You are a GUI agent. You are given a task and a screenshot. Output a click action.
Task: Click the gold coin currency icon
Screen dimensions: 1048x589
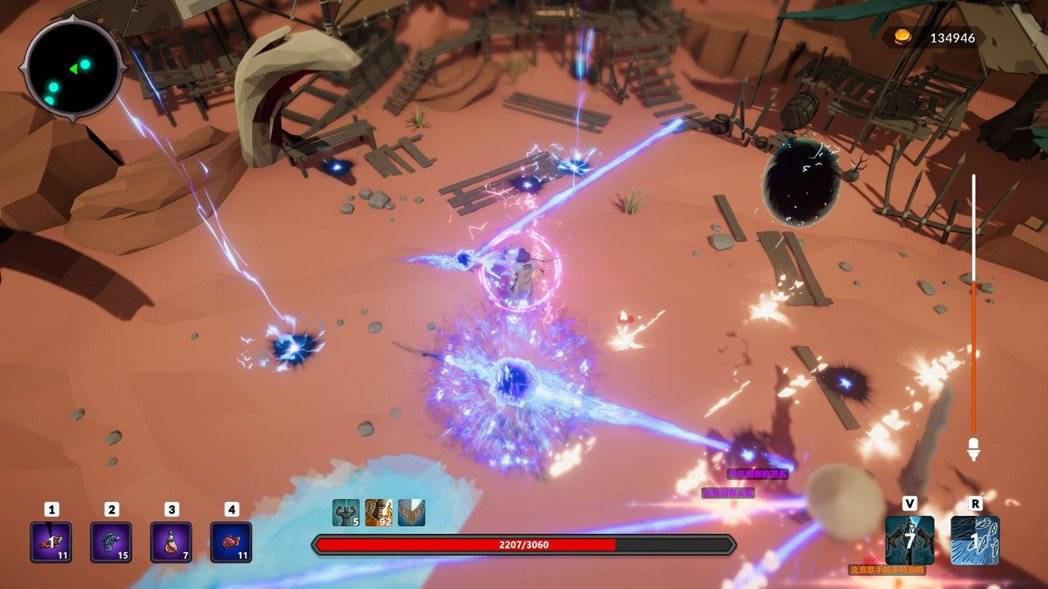click(903, 37)
